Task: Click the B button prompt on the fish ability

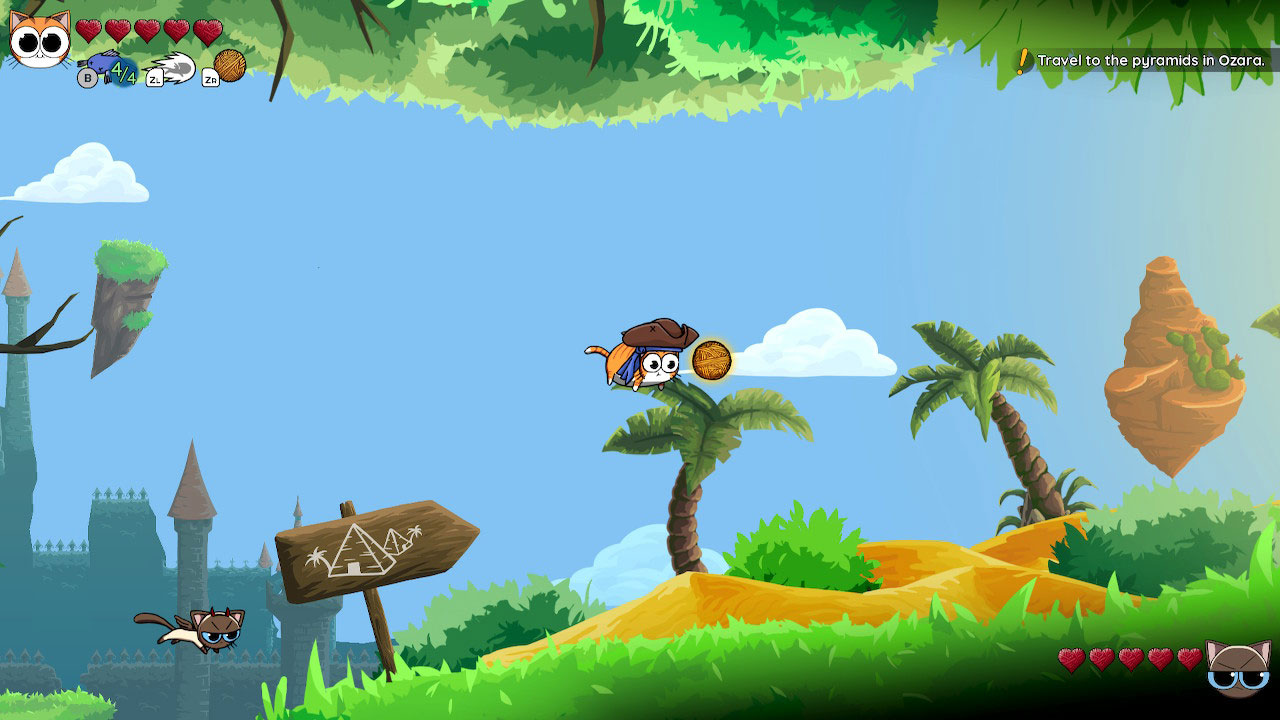Action: click(x=87, y=76)
